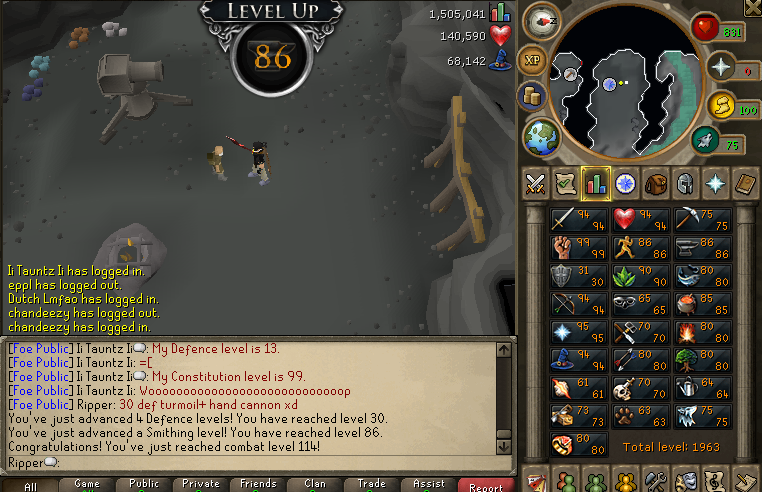Viewport: 762px width, 492px height.
Task: Click the compass to face north
Action: pyautogui.click(x=544, y=18)
